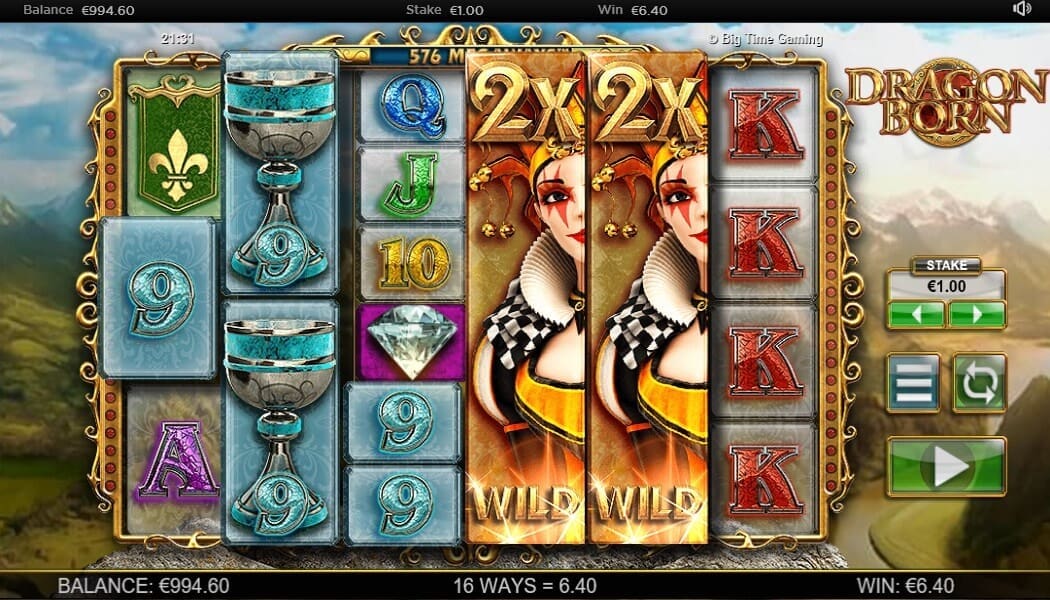Increase the stake with the right arrow
The image size is (1050, 600).
(976, 315)
